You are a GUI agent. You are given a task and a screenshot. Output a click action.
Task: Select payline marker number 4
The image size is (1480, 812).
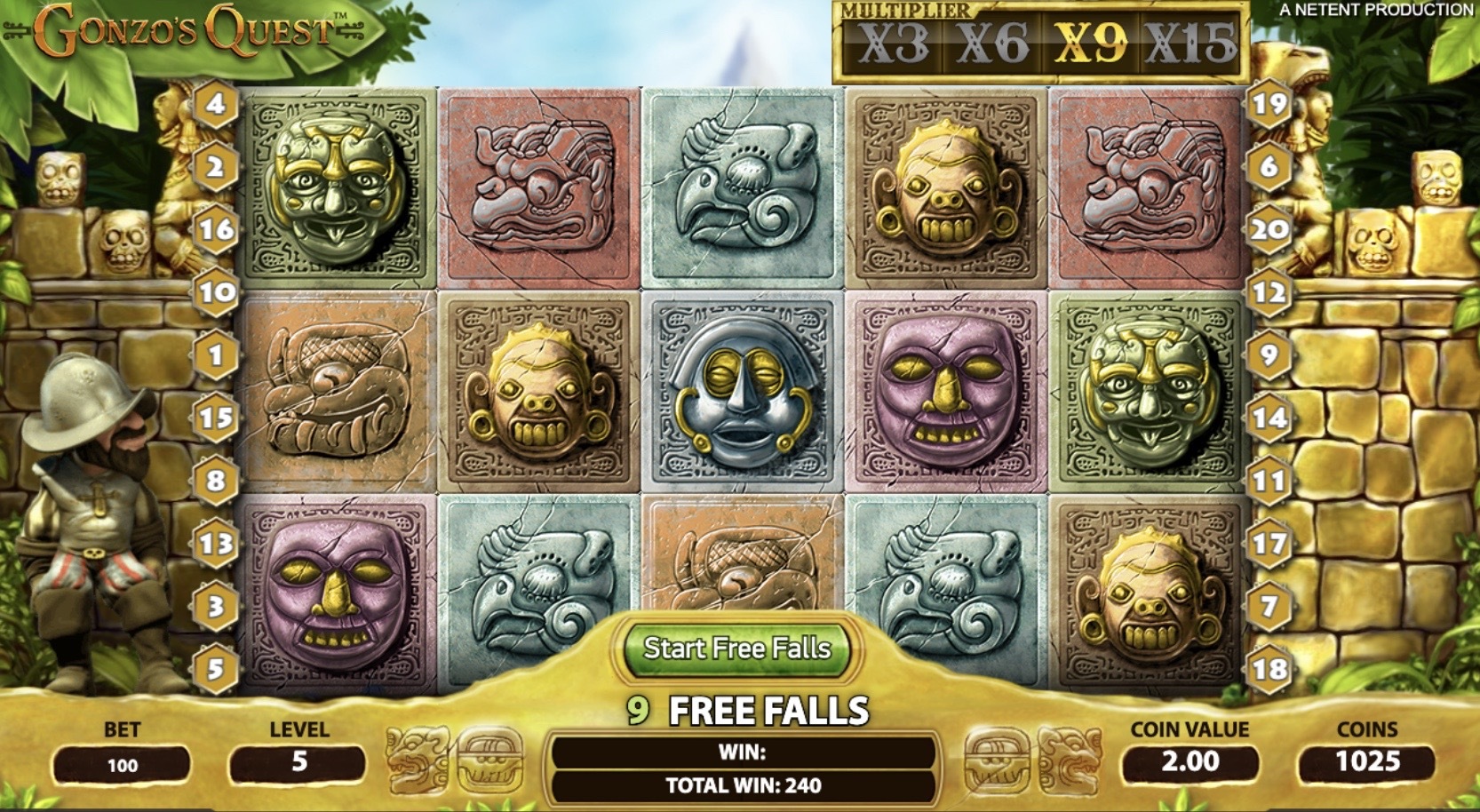pyautogui.click(x=216, y=104)
